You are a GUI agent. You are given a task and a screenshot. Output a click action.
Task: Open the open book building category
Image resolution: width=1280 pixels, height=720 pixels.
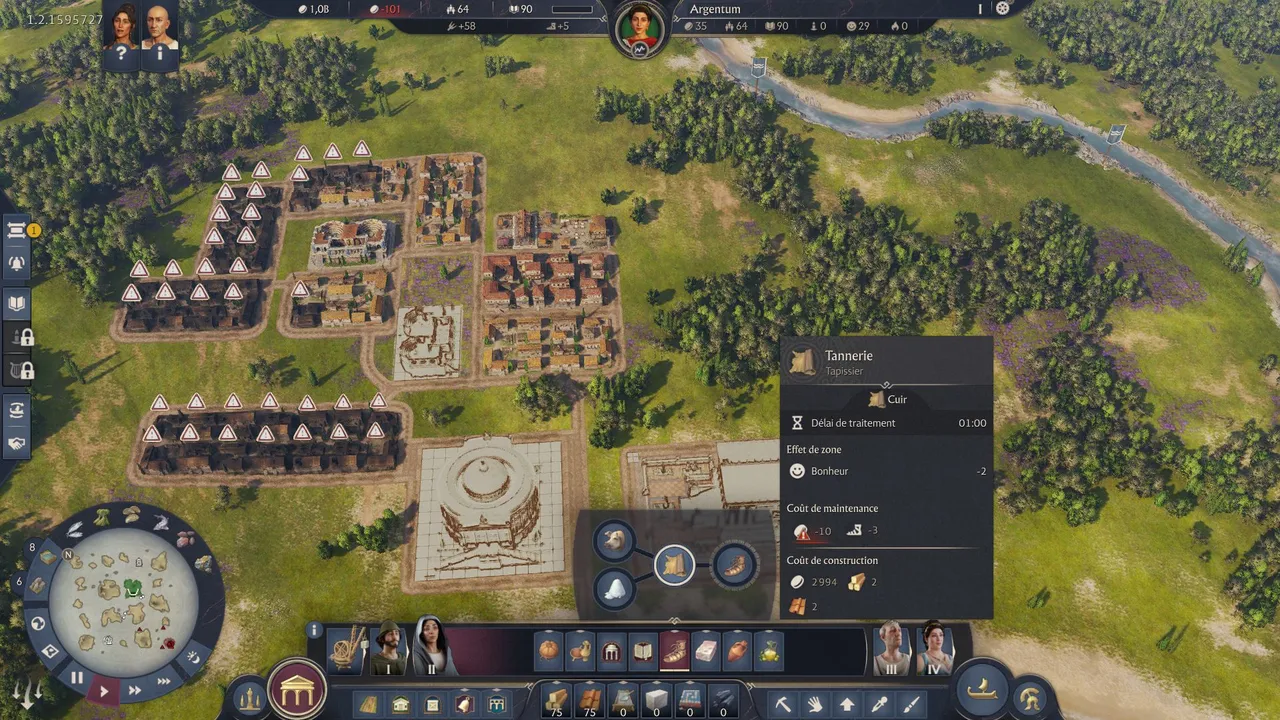pyautogui.click(x=643, y=651)
